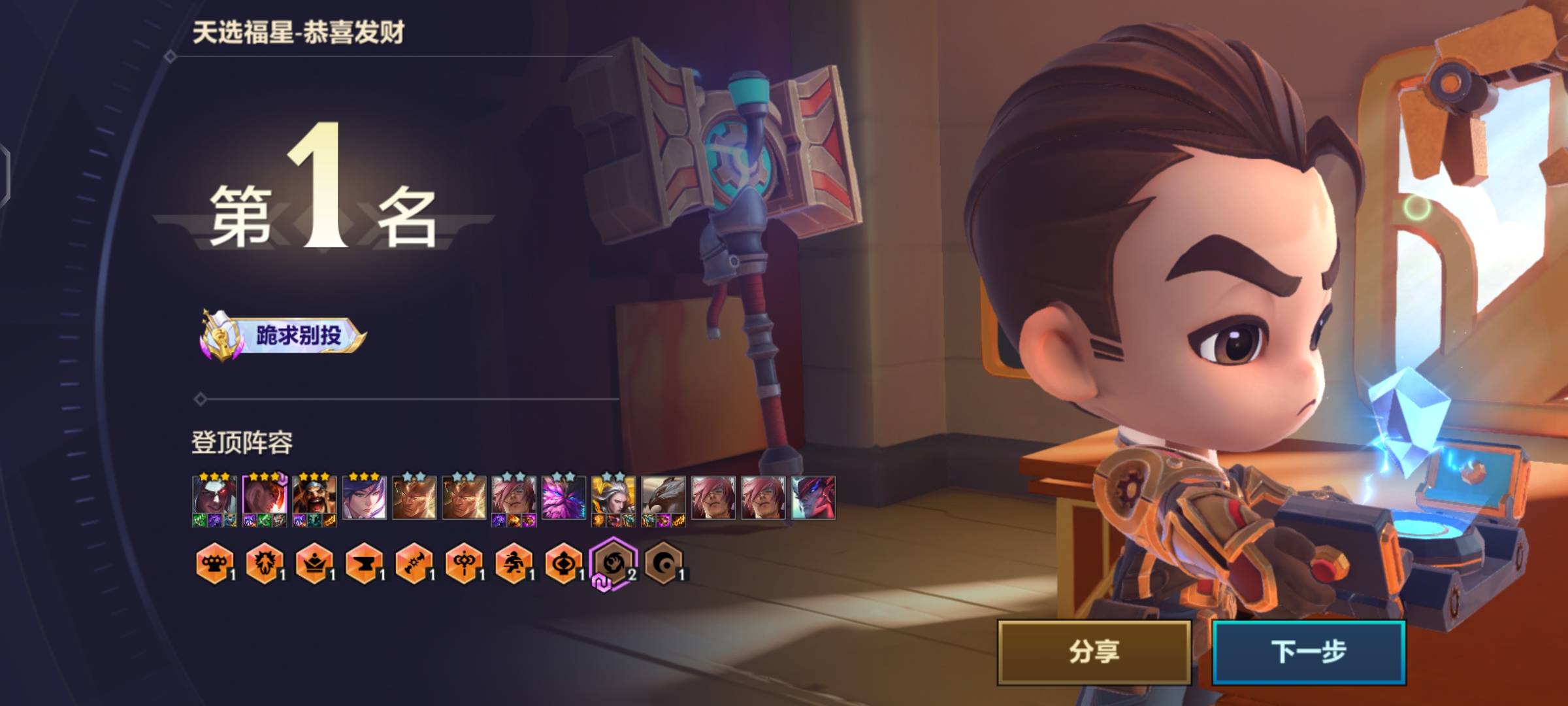Tap the 分享 share button
Screen dimensions: 1568x706
tap(1094, 652)
